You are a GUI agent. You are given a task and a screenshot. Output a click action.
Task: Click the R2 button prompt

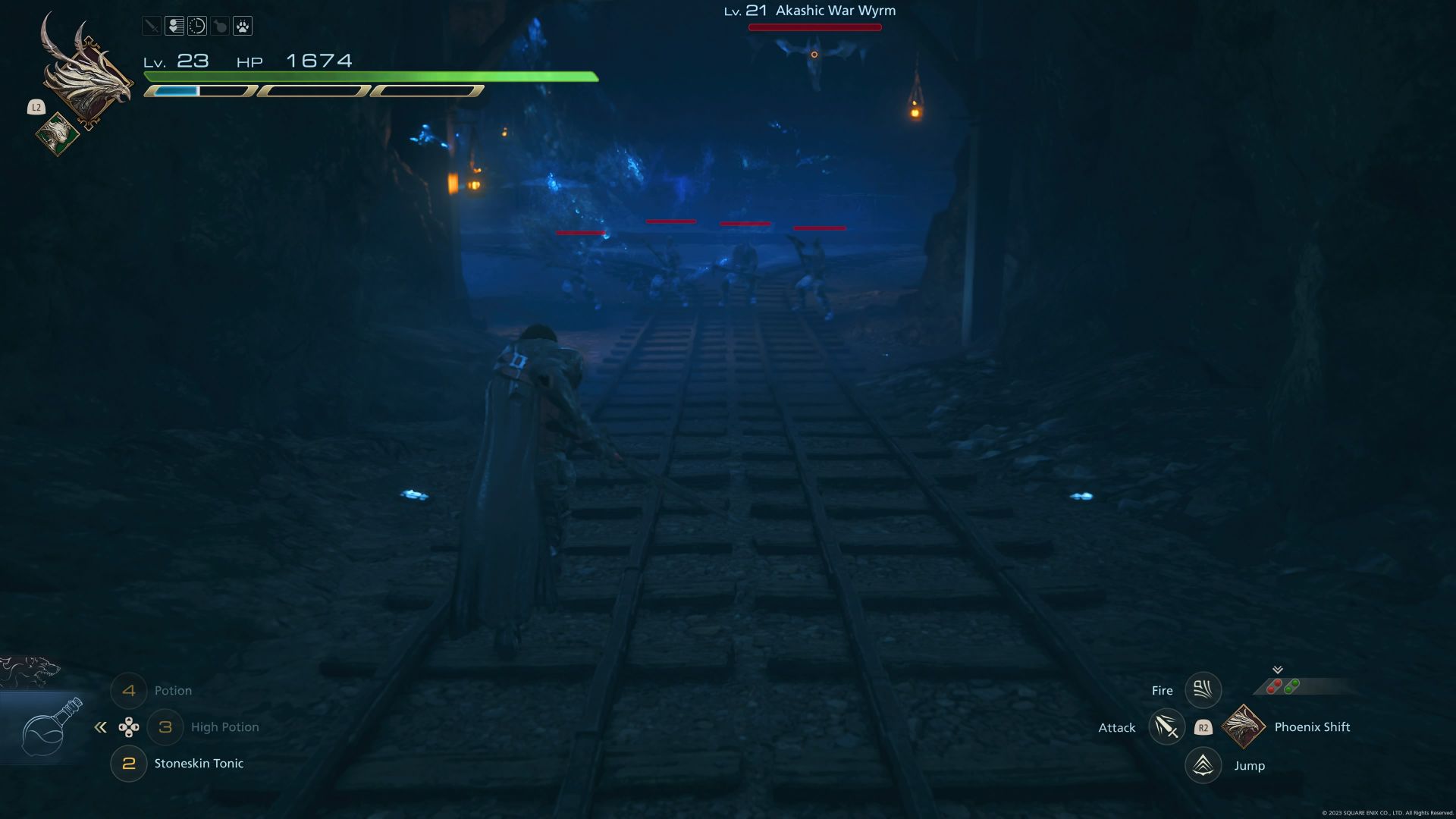click(1203, 726)
